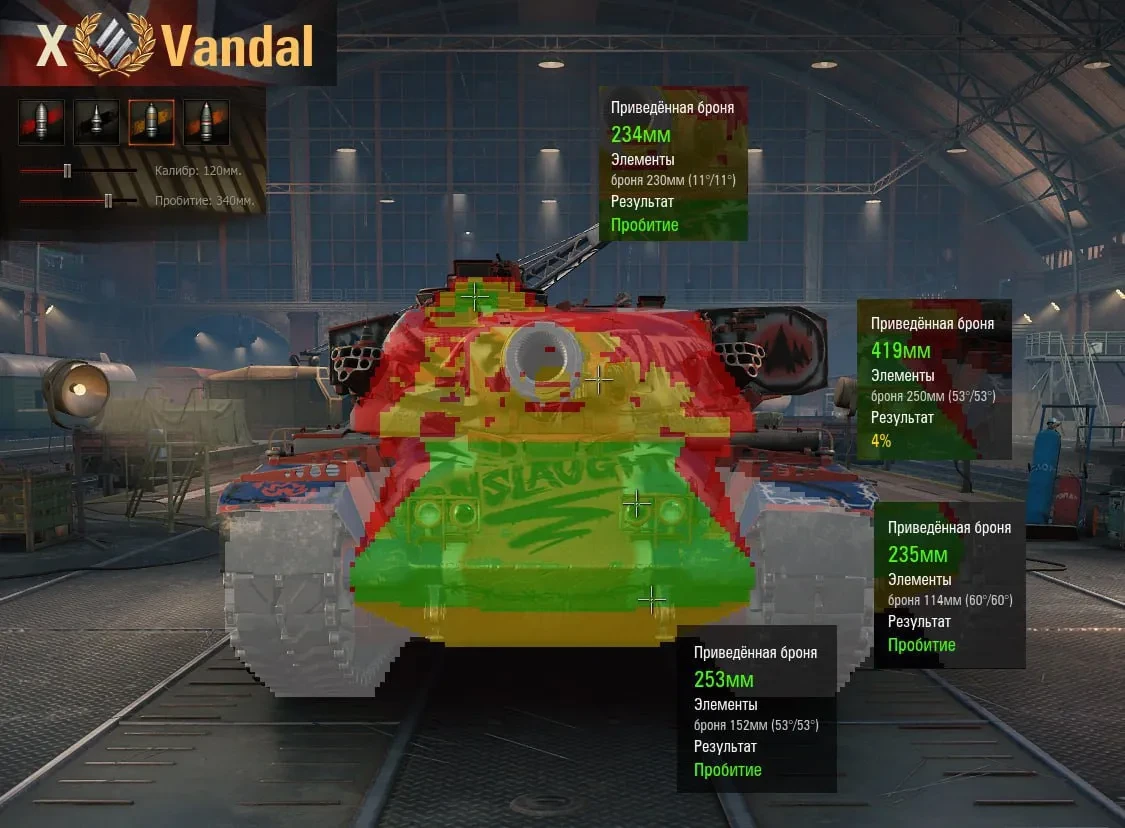Choose the dark thin-tipped sub-caliber shell icon
This screenshot has height=828, width=1125.
tap(96, 122)
